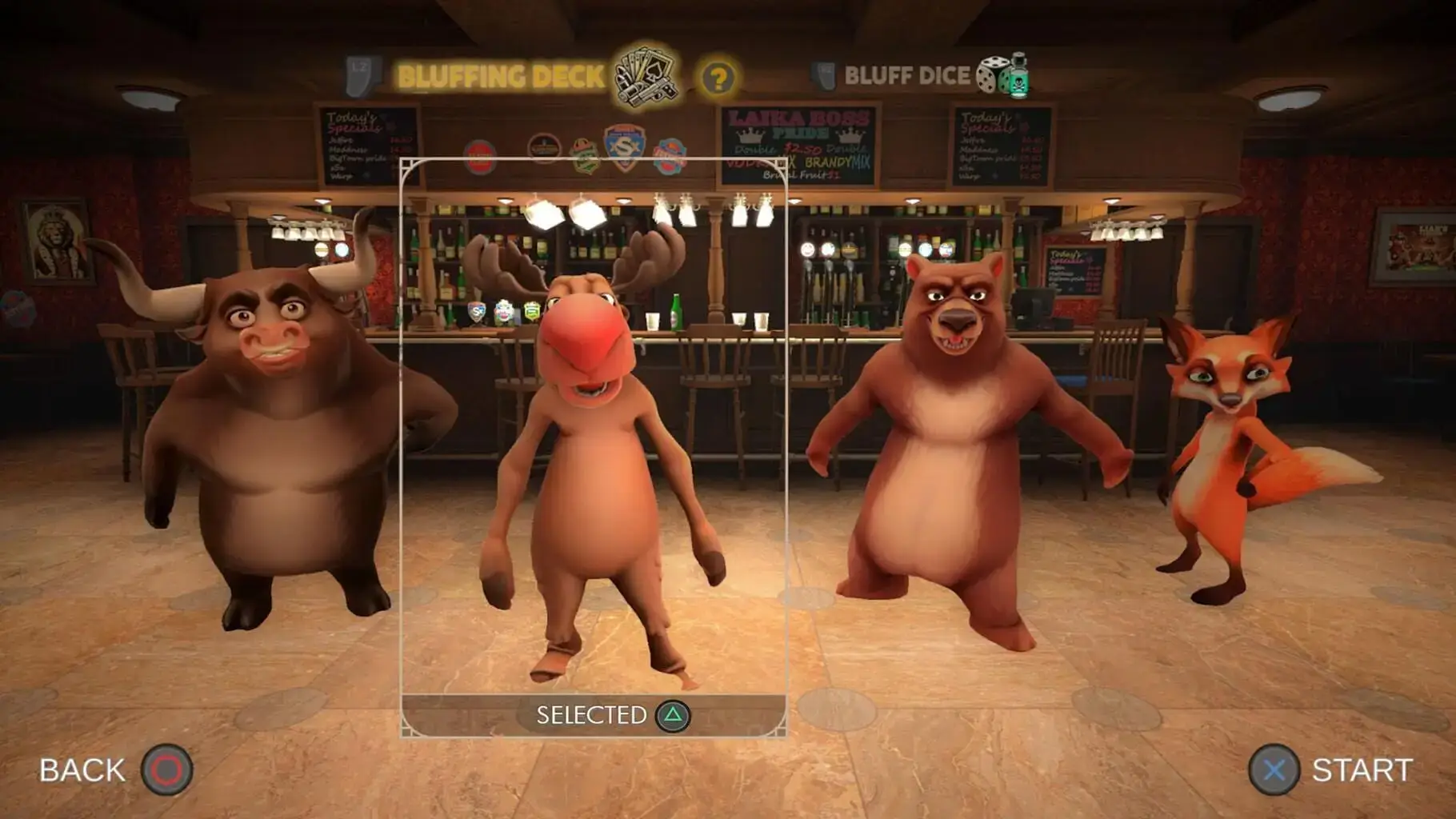The width and height of the screenshot is (1456, 819).
Task: Pick the brown bear character
Action: (x=960, y=448)
